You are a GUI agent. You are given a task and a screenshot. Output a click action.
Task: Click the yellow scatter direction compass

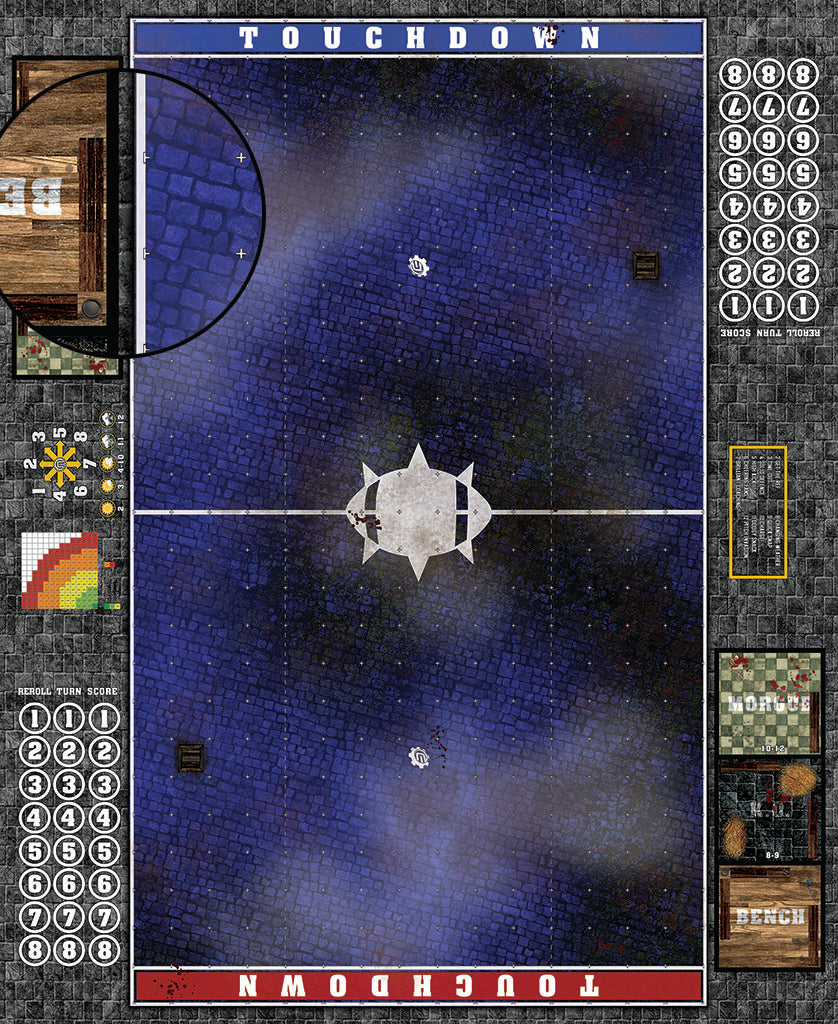pos(60,464)
